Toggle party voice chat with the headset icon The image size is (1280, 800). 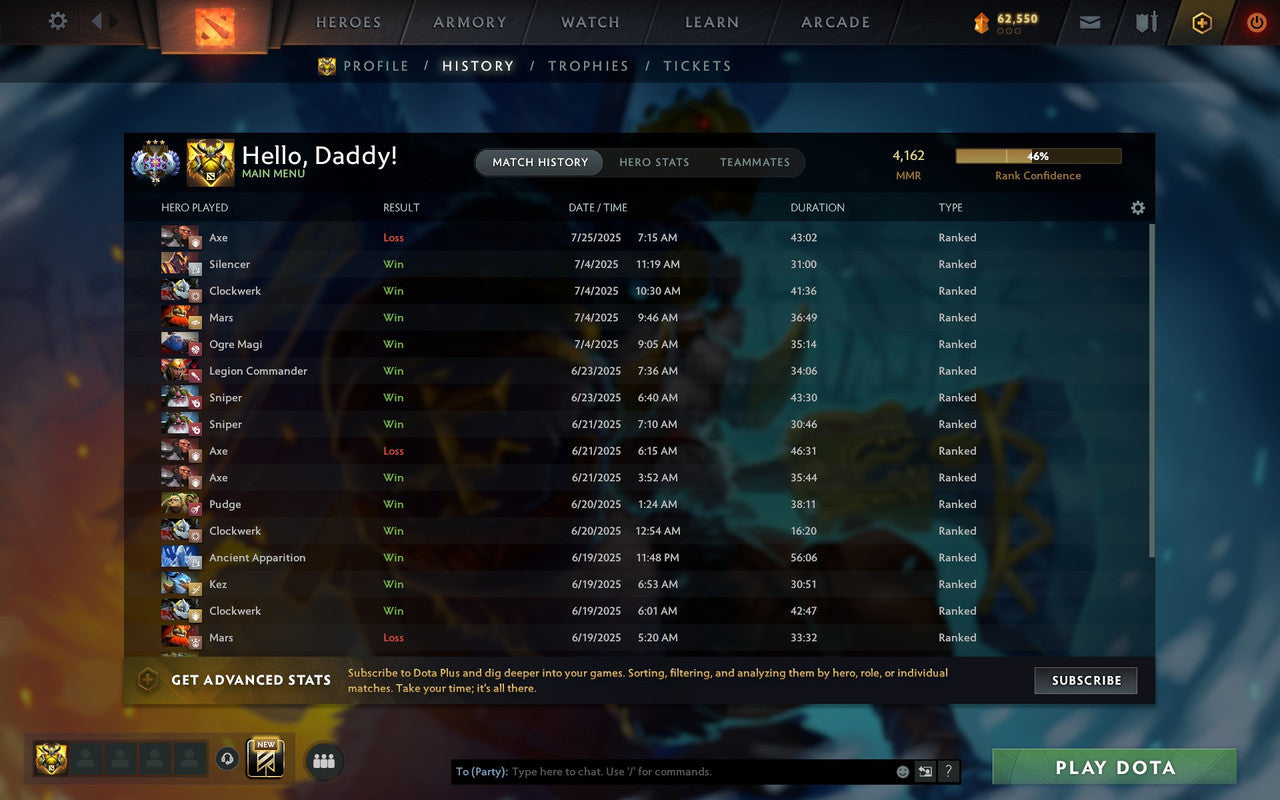(227, 759)
